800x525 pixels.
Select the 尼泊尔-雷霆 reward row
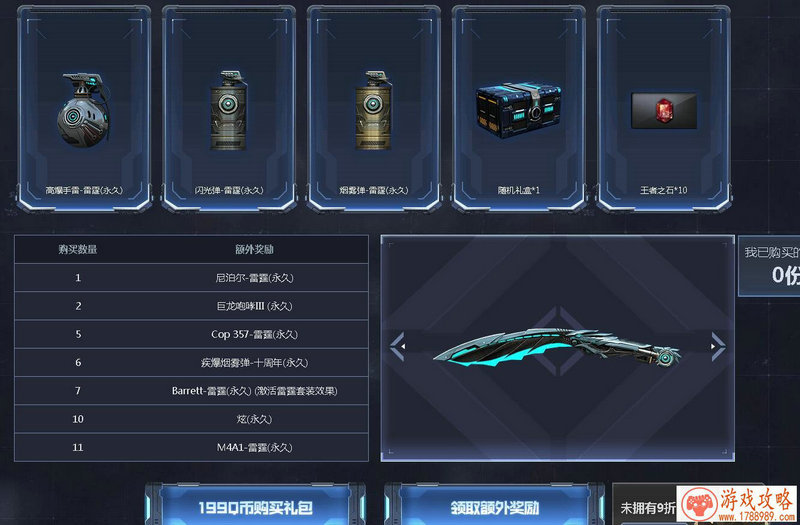[x=191, y=277]
